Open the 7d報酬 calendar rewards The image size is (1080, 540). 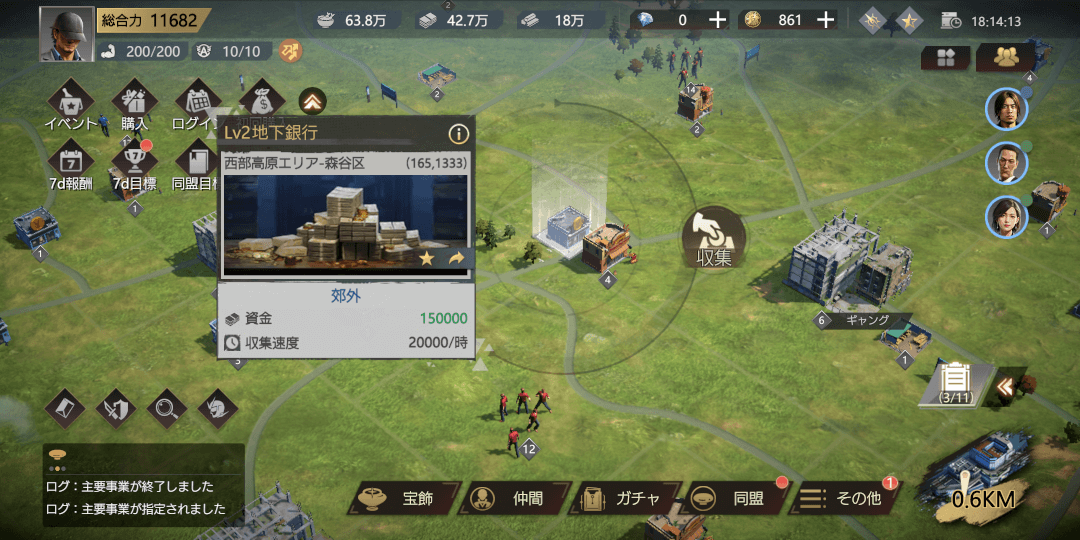tap(71, 165)
